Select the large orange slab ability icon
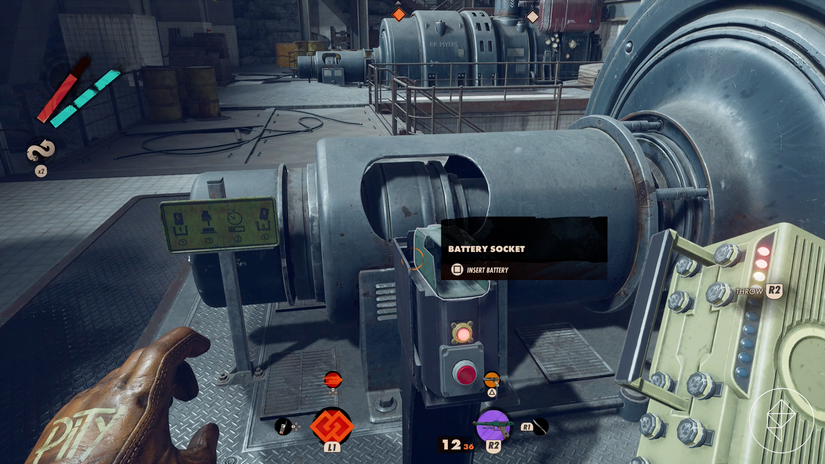 pyautogui.click(x=331, y=424)
